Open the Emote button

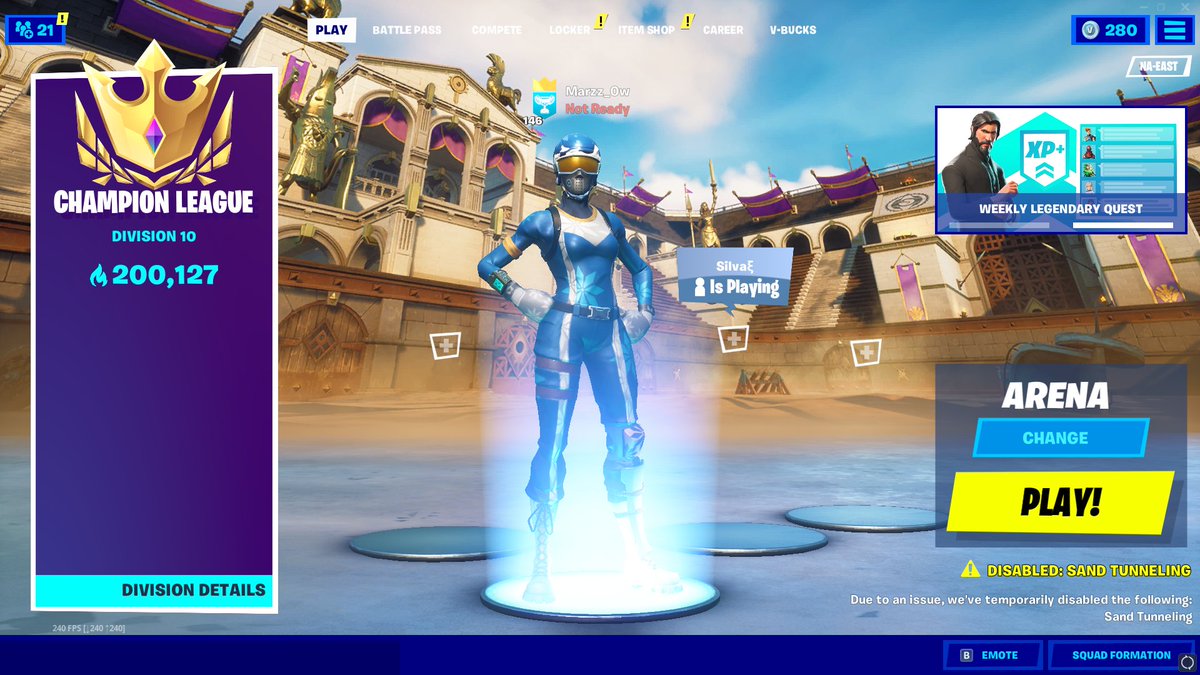point(990,655)
